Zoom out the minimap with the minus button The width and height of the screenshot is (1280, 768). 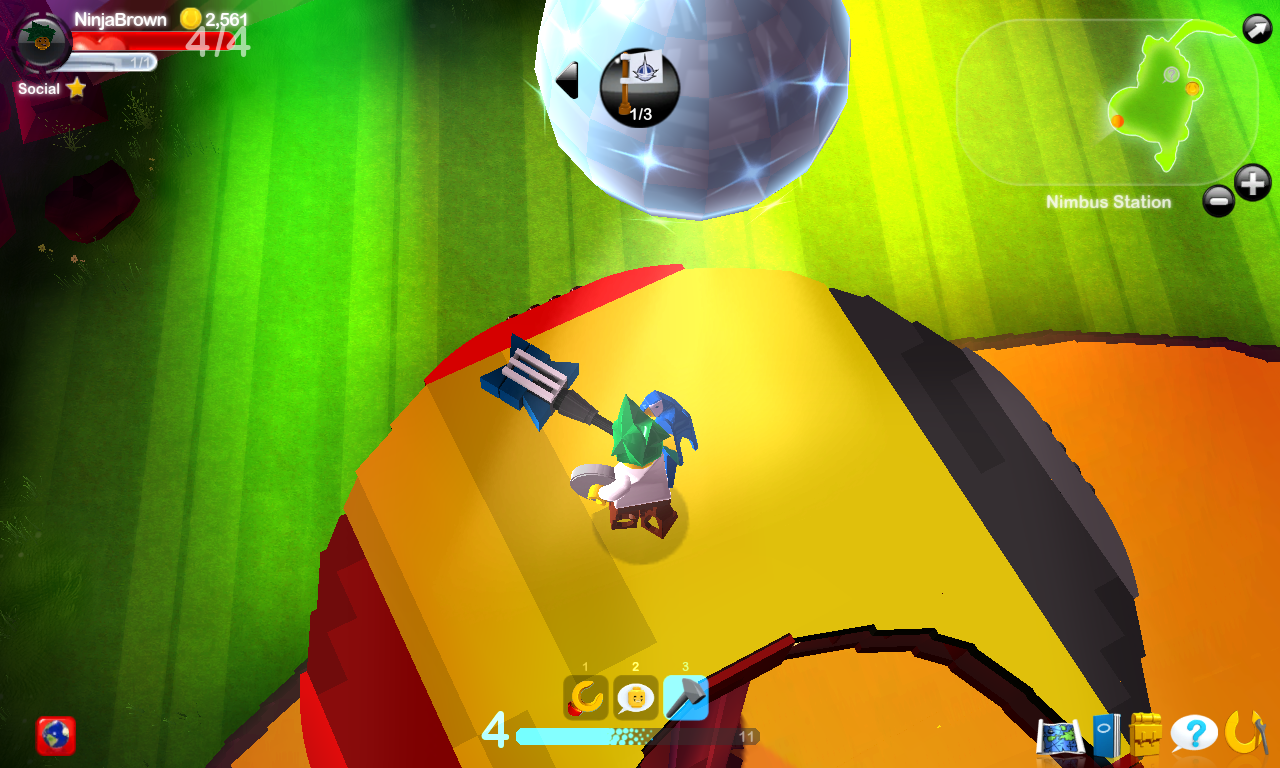click(1219, 202)
